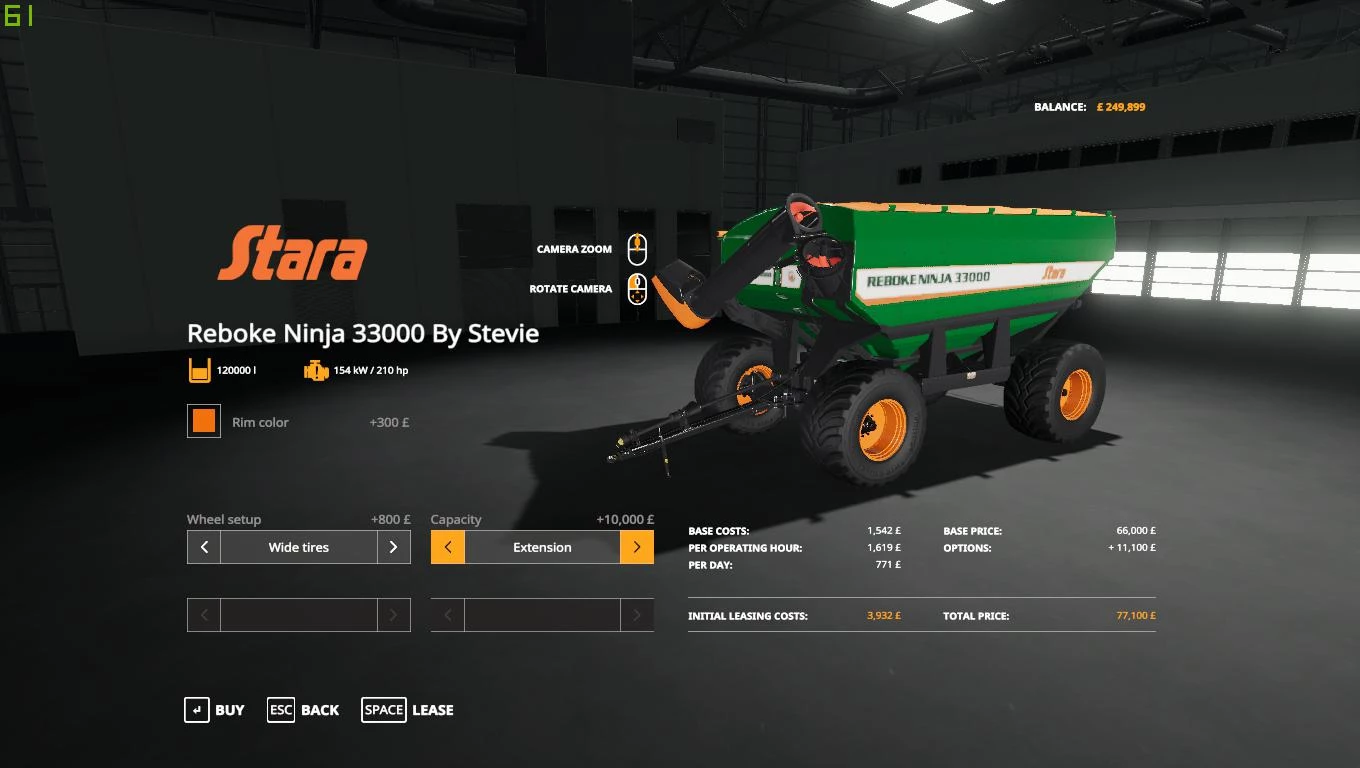Click the left arrow on Capacity selector
Viewport: 1360px width, 768px height.
pos(447,547)
